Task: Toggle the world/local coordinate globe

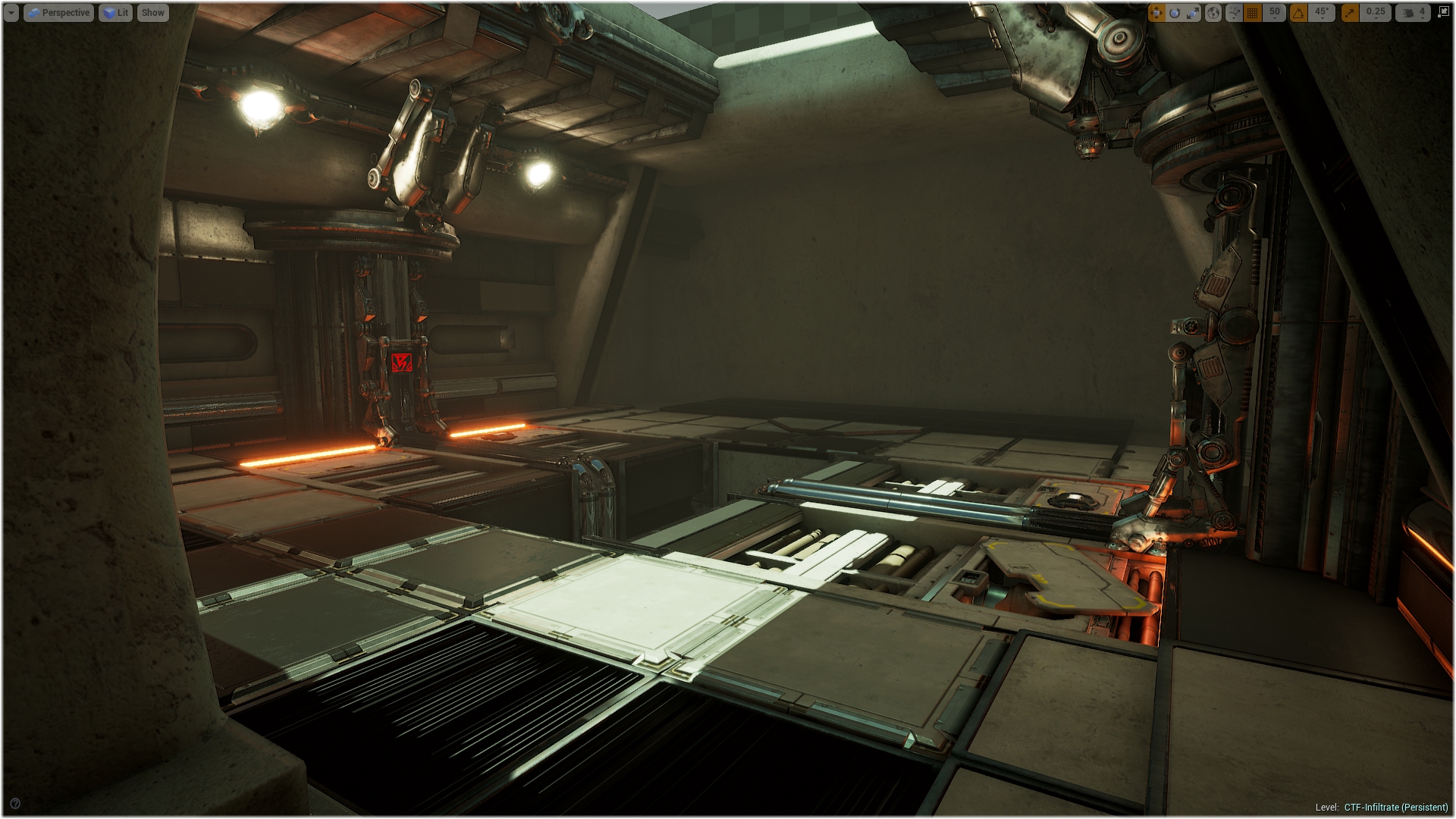Action: pos(1213,13)
